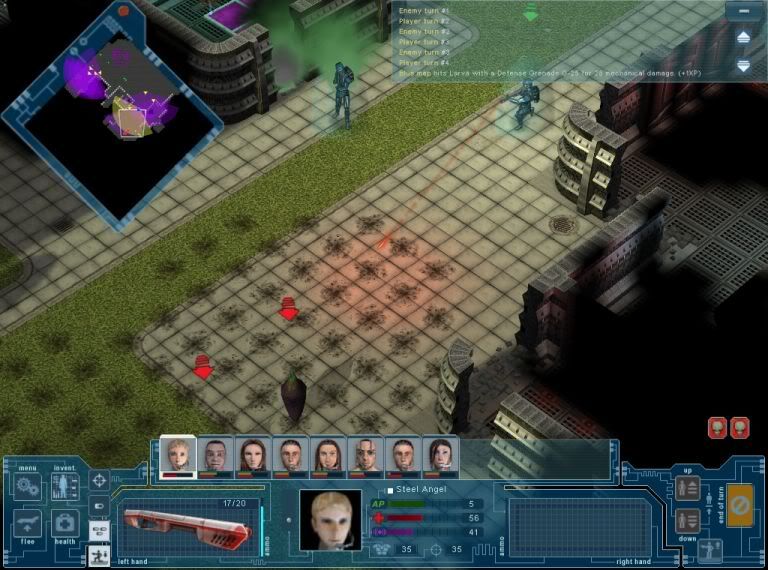
Task: Move the view up one level
Action: point(687,488)
